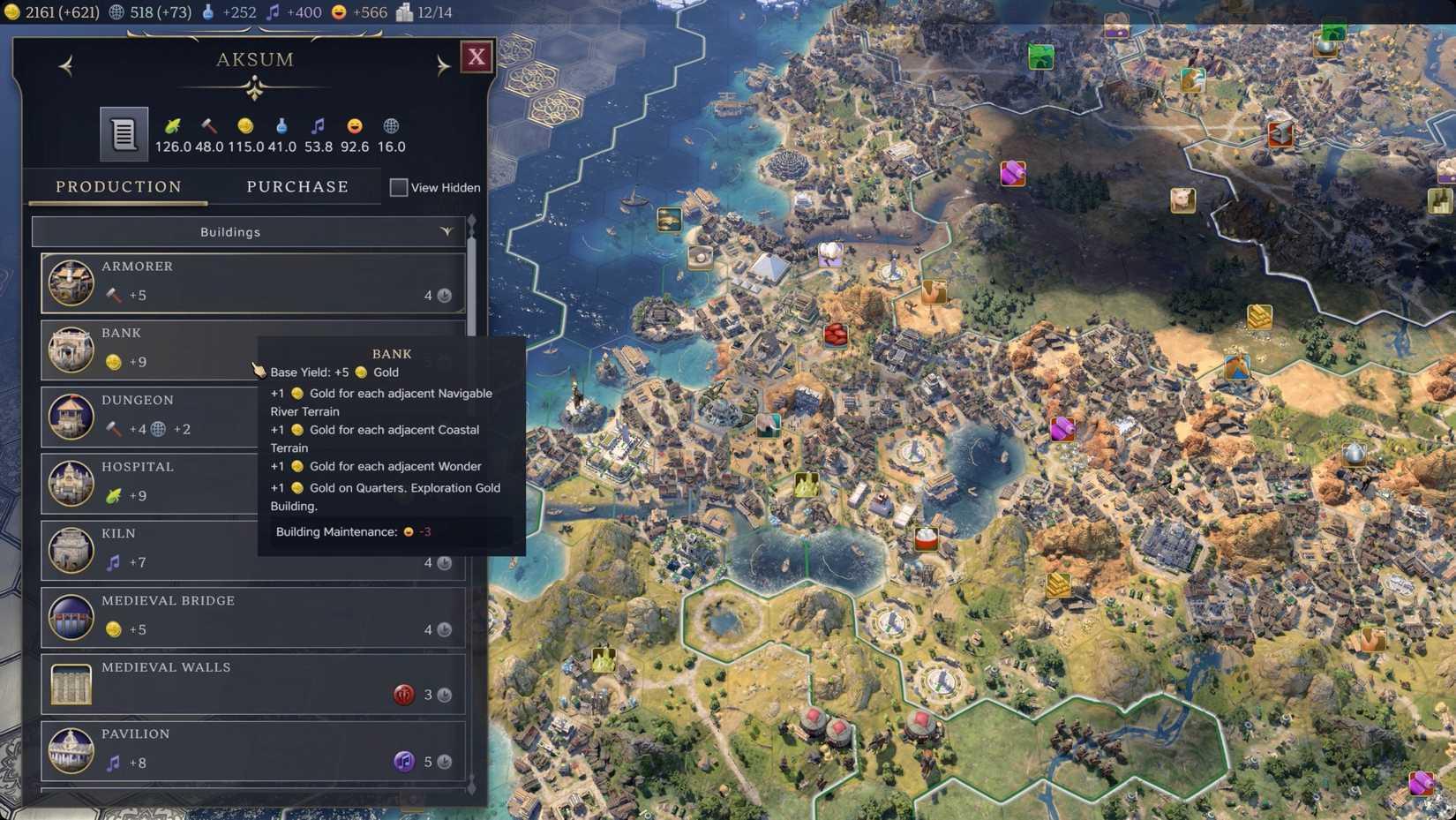Screen dimensions: 1456x820
Task: Click the city count indicator showing 12/14
Action: click(415, 12)
